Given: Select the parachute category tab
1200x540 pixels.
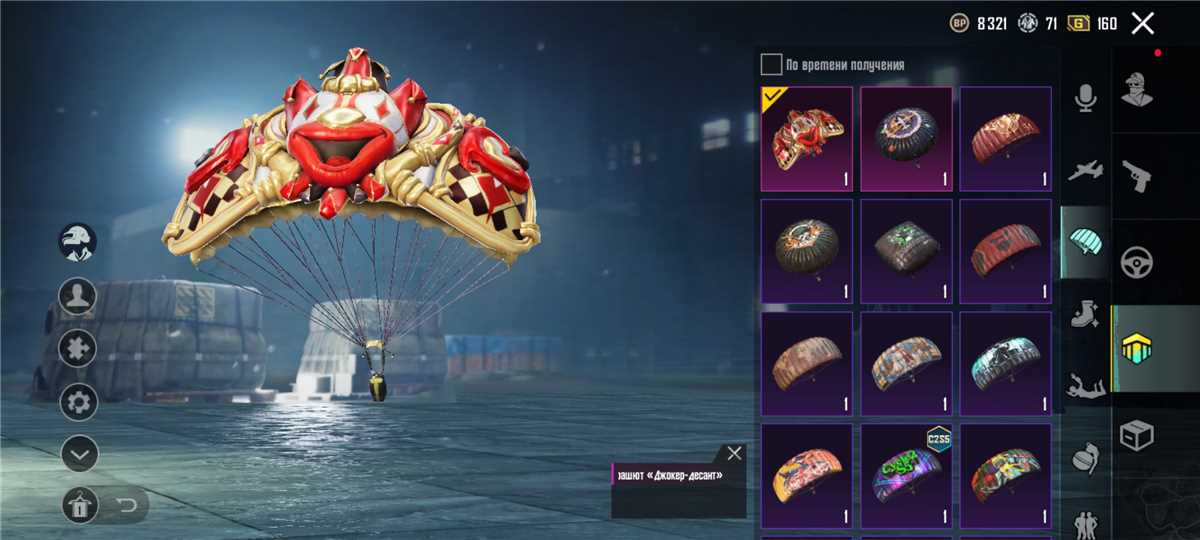Looking at the screenshot, I should [x=1085, y=241].
